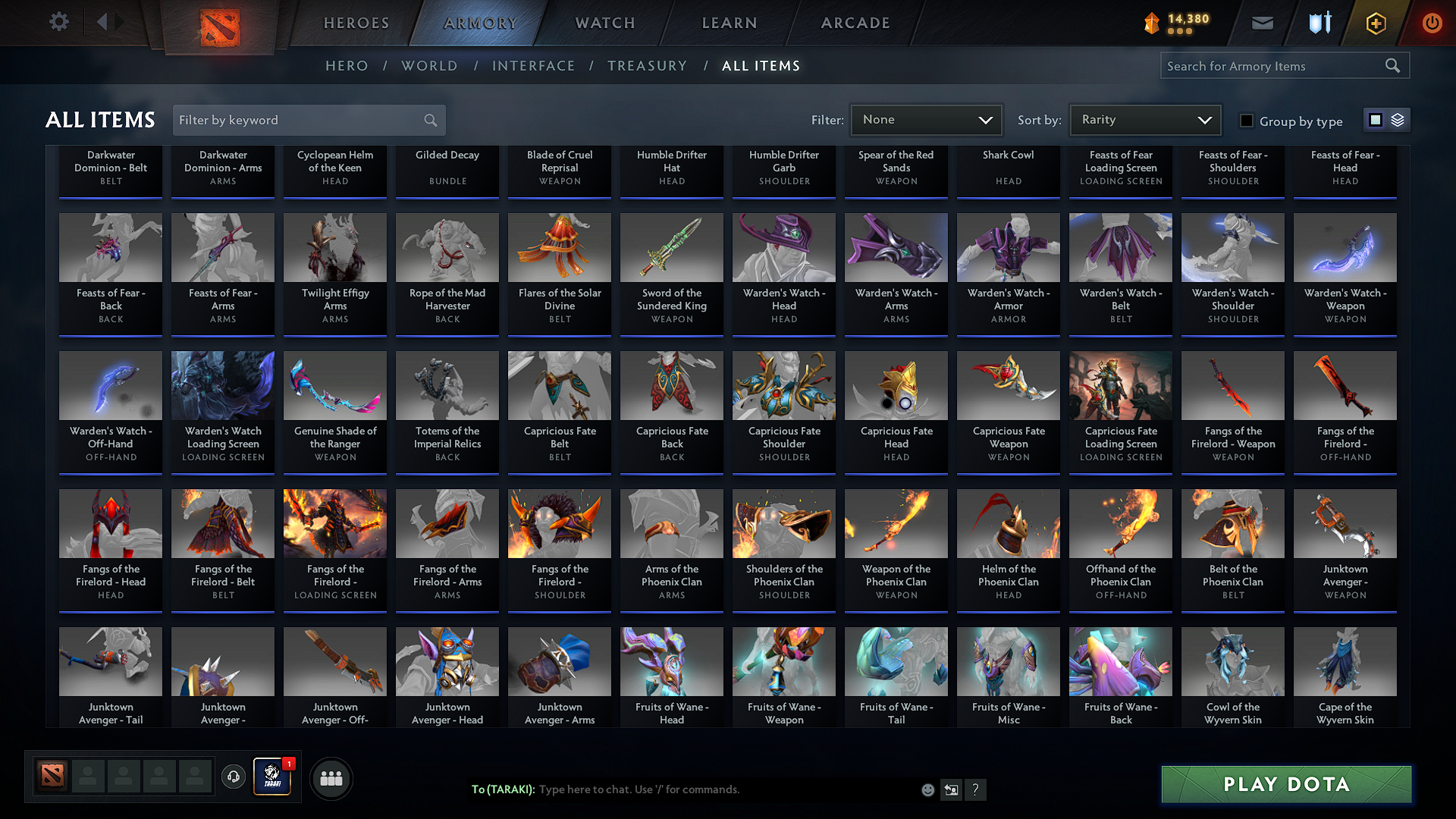This screenshot has height=819, width=1456.
Task: Open the ARCADE page
Action: (x=855, y=23)
